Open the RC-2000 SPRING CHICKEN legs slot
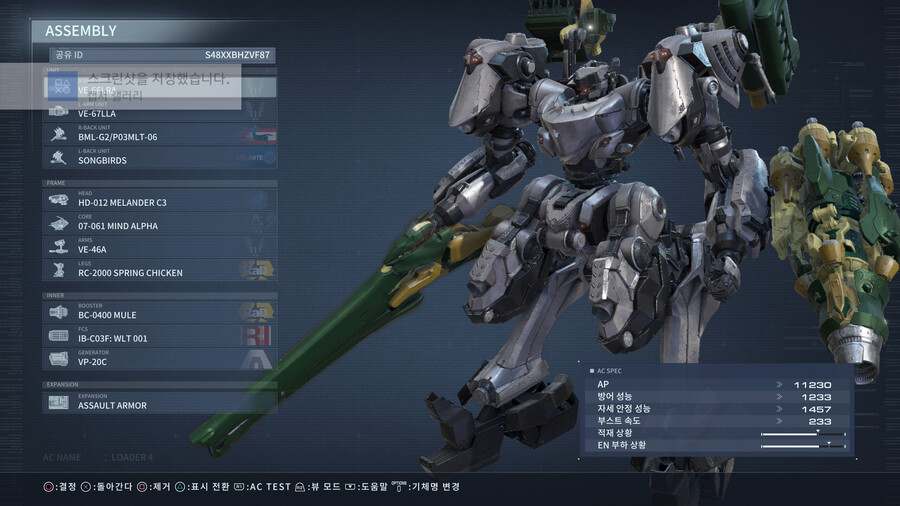Screen dimensions: 900x506 [x=160, y=270]
